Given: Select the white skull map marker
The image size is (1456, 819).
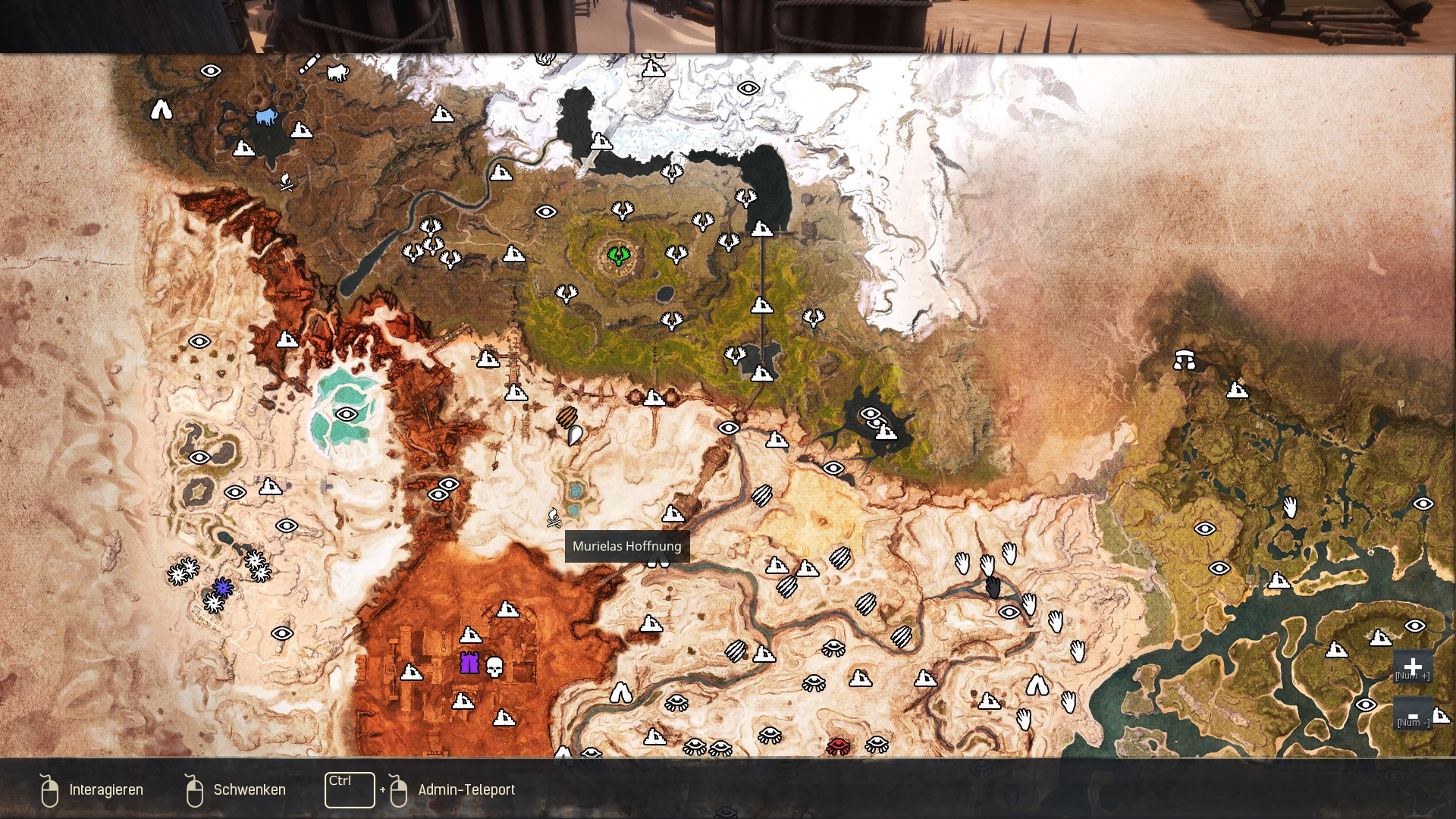Looking at the screenshot, I should tap(494, 667).
